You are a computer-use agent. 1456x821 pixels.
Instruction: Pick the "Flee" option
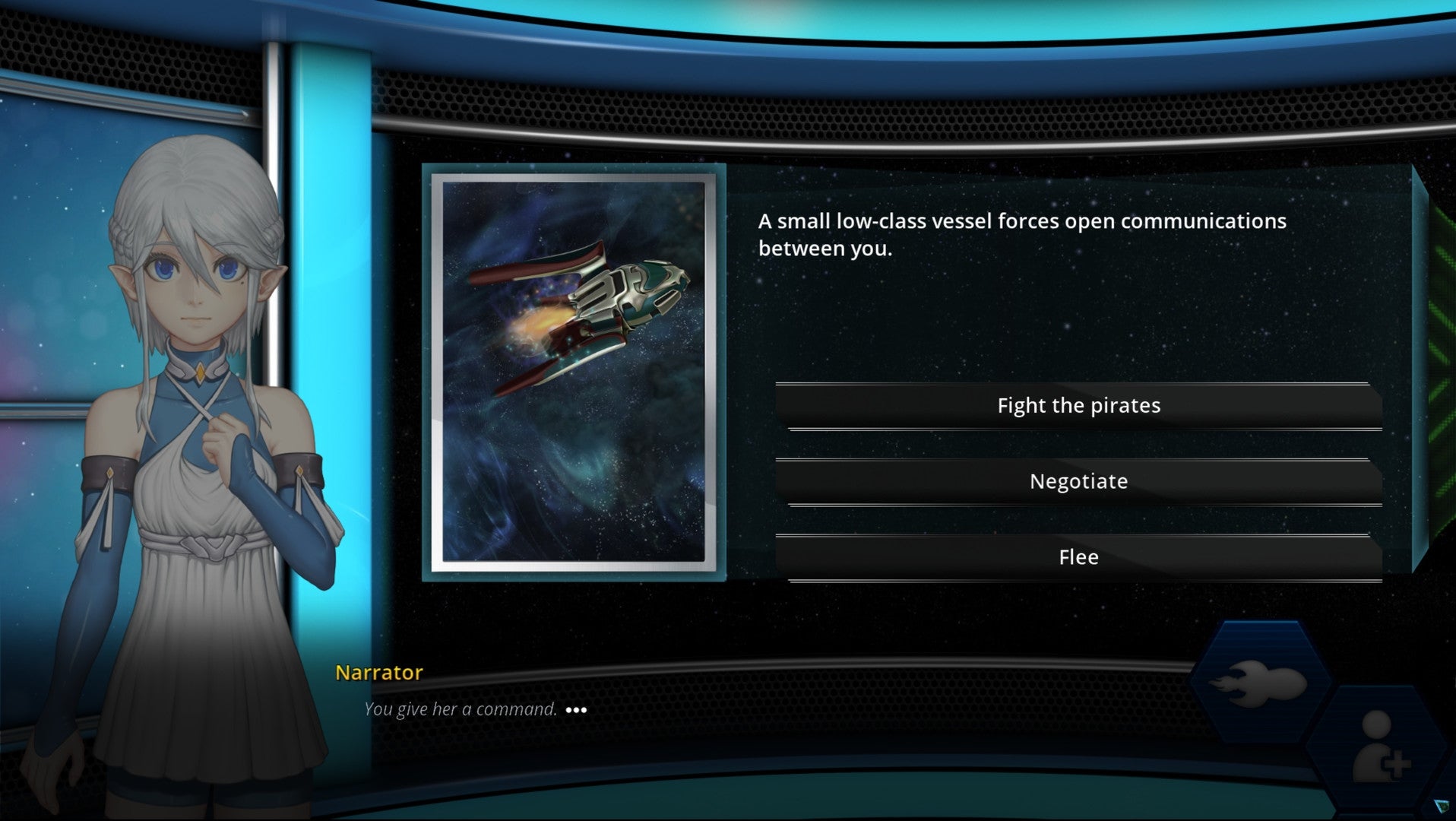[x=1078, y=556]
